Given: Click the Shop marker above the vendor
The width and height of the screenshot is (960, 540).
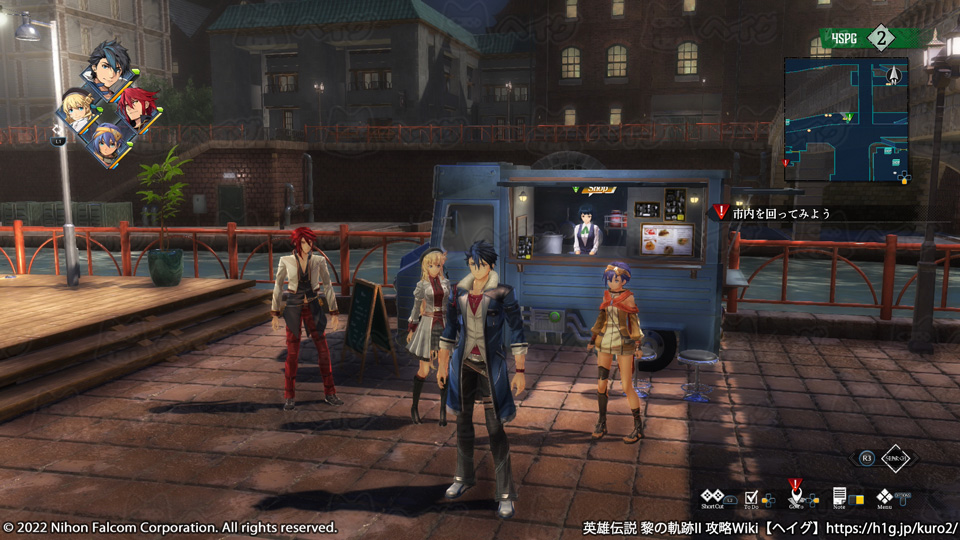Looking at the screenshot, I should (598, 188).
